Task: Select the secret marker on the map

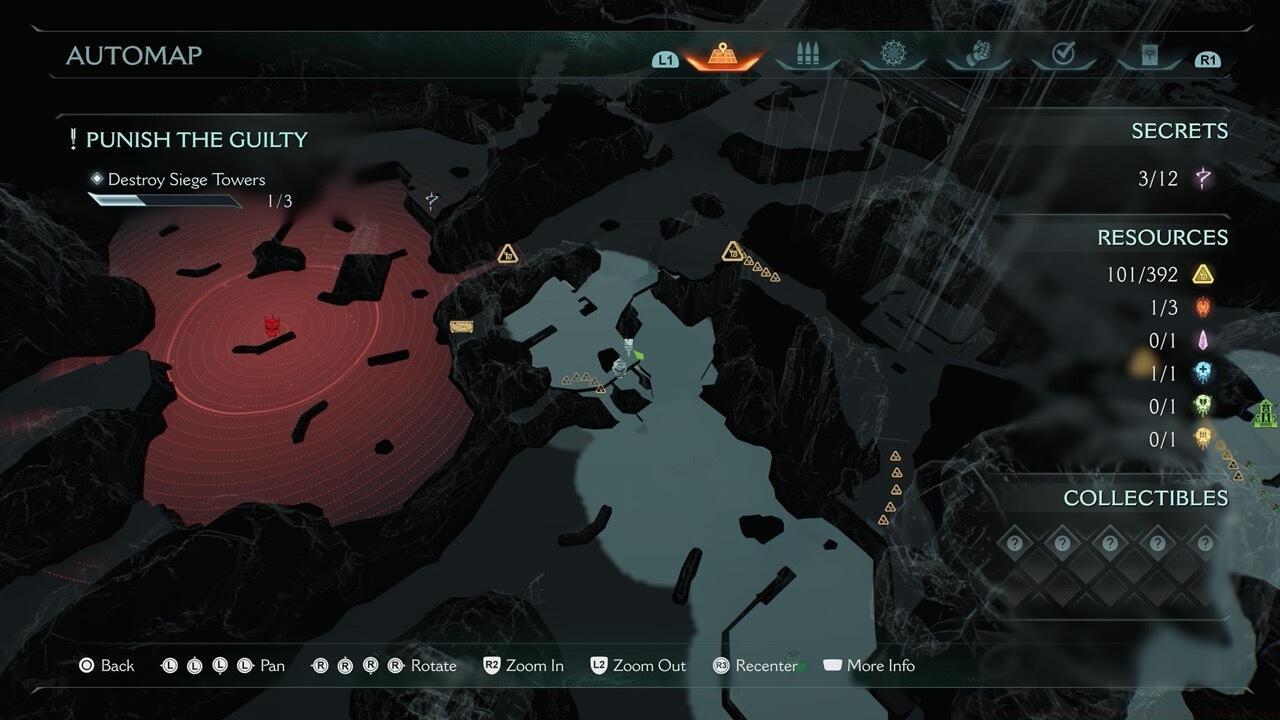Action: (x=432, y=201)
